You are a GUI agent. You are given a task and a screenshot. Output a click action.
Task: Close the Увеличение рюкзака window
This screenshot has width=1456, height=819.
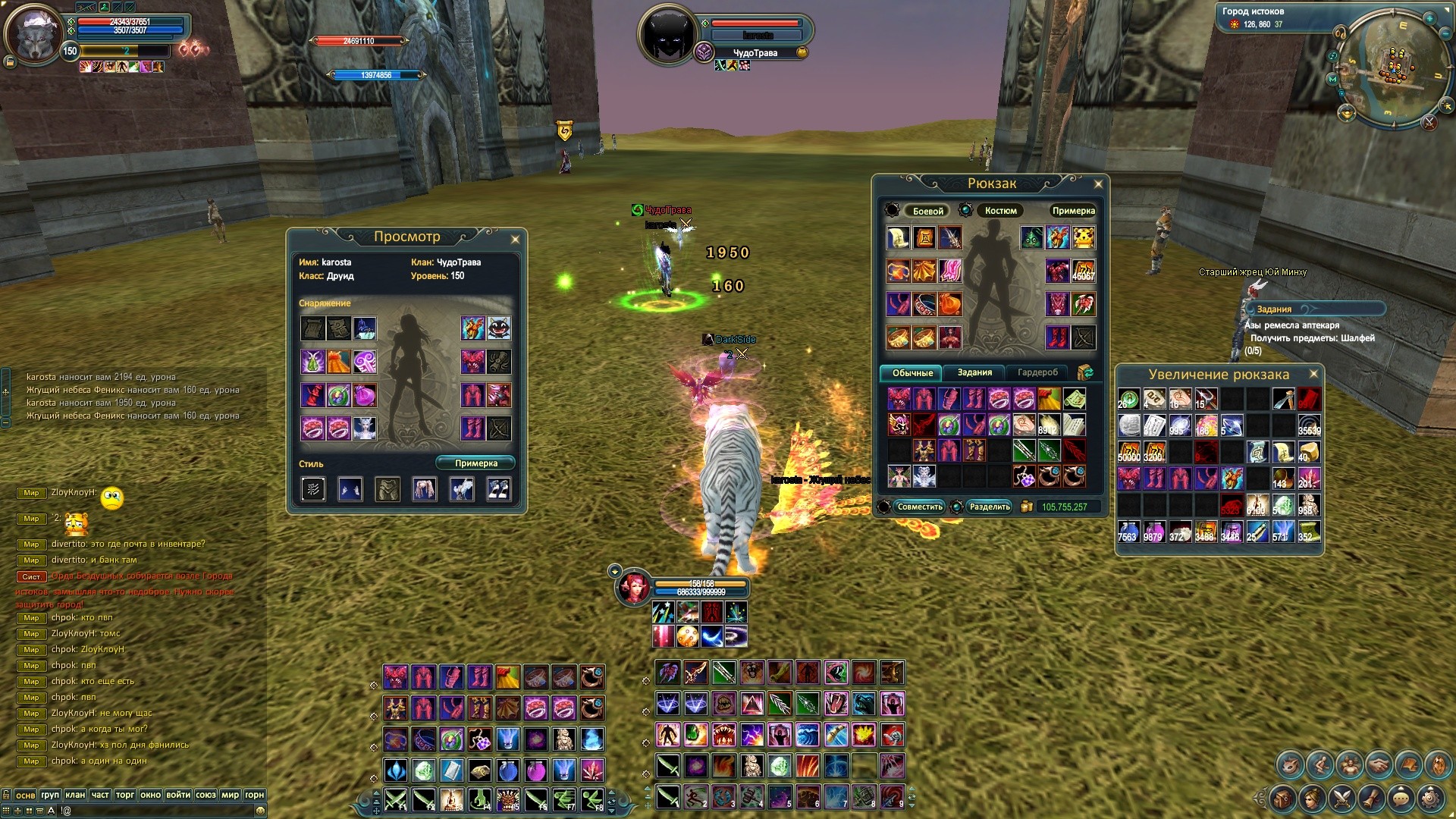coord(1313,374)
